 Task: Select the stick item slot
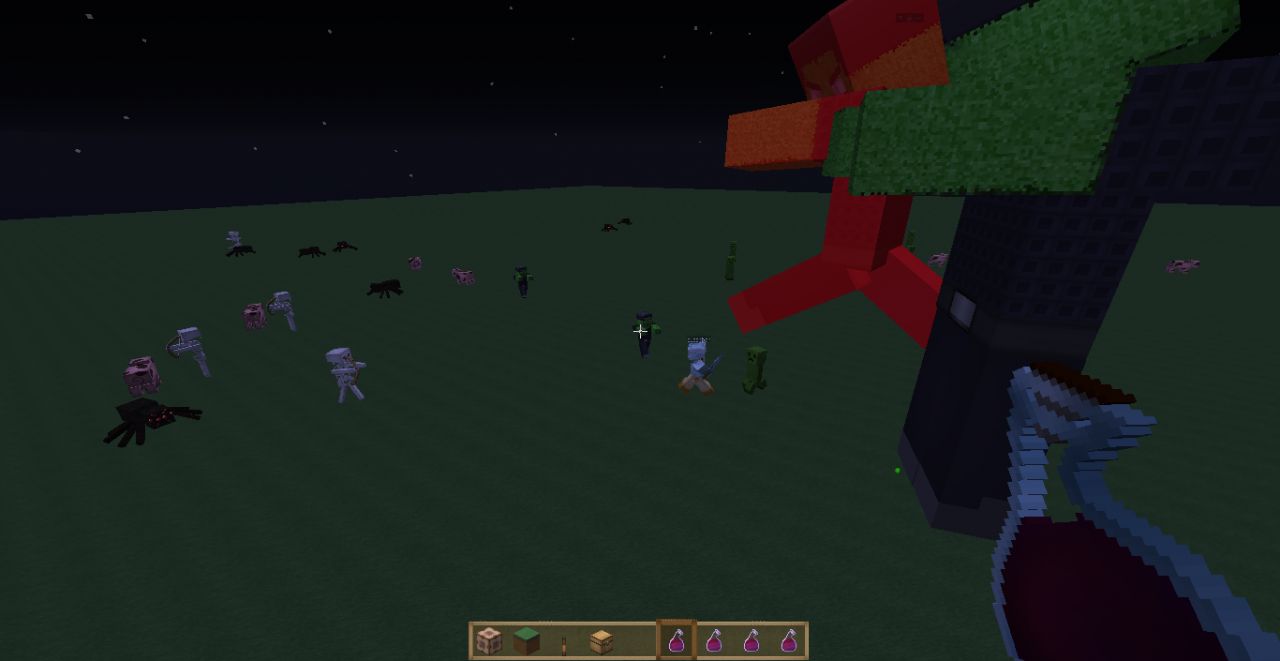tap(564, 642)
